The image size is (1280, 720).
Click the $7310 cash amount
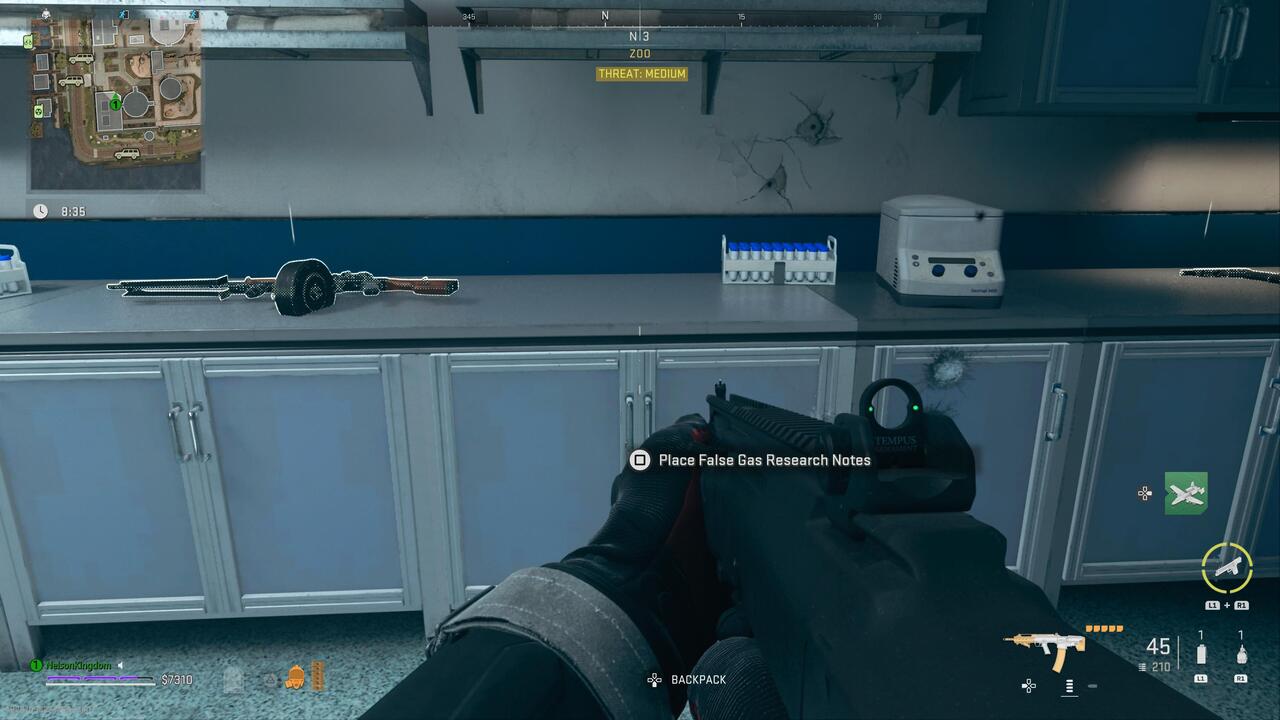pos(177,678)
